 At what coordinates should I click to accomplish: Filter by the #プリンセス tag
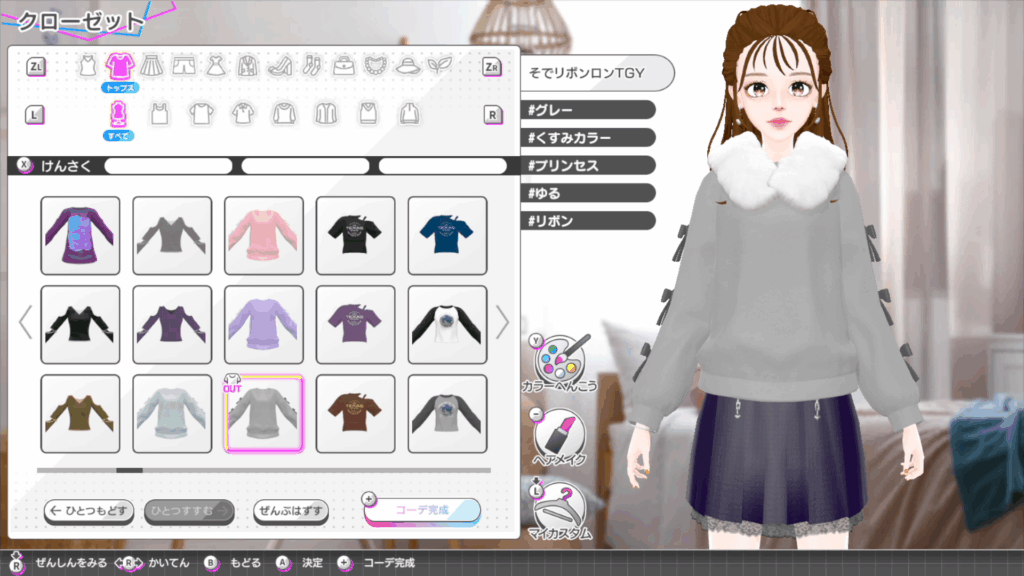click(x=588, y=165)
